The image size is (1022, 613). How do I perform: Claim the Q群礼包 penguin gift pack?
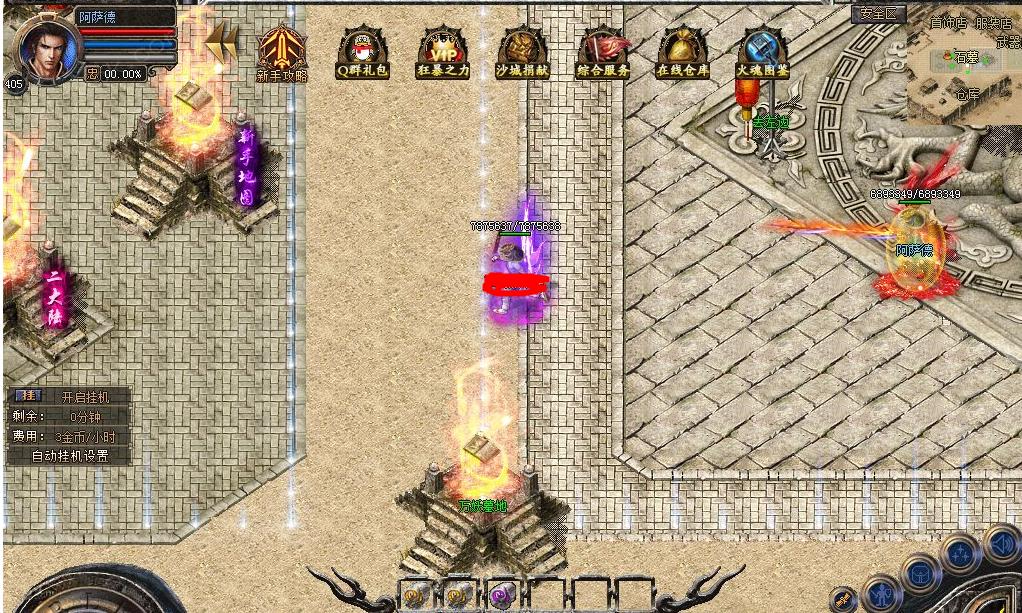click(362, 52)
